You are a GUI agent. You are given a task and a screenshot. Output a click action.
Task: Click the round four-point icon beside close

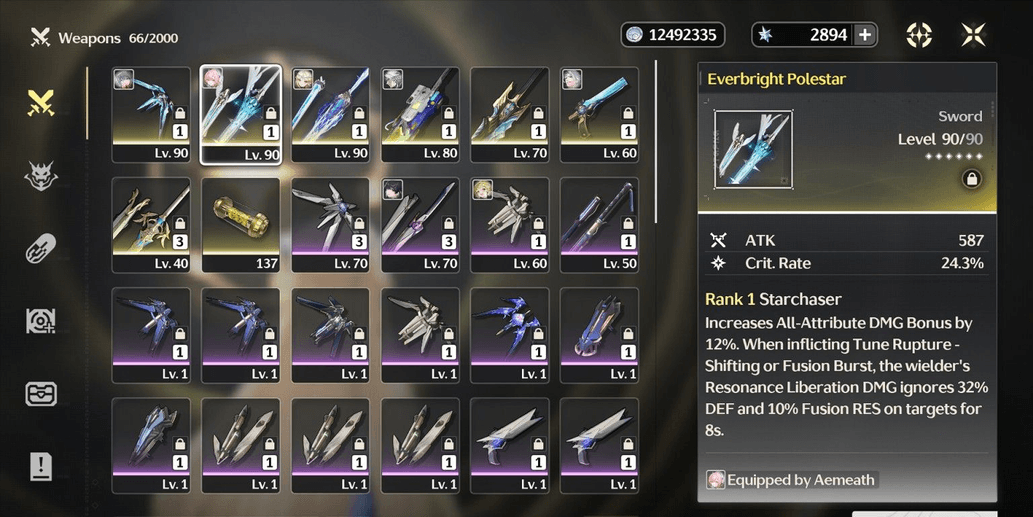tap(919, 35)
